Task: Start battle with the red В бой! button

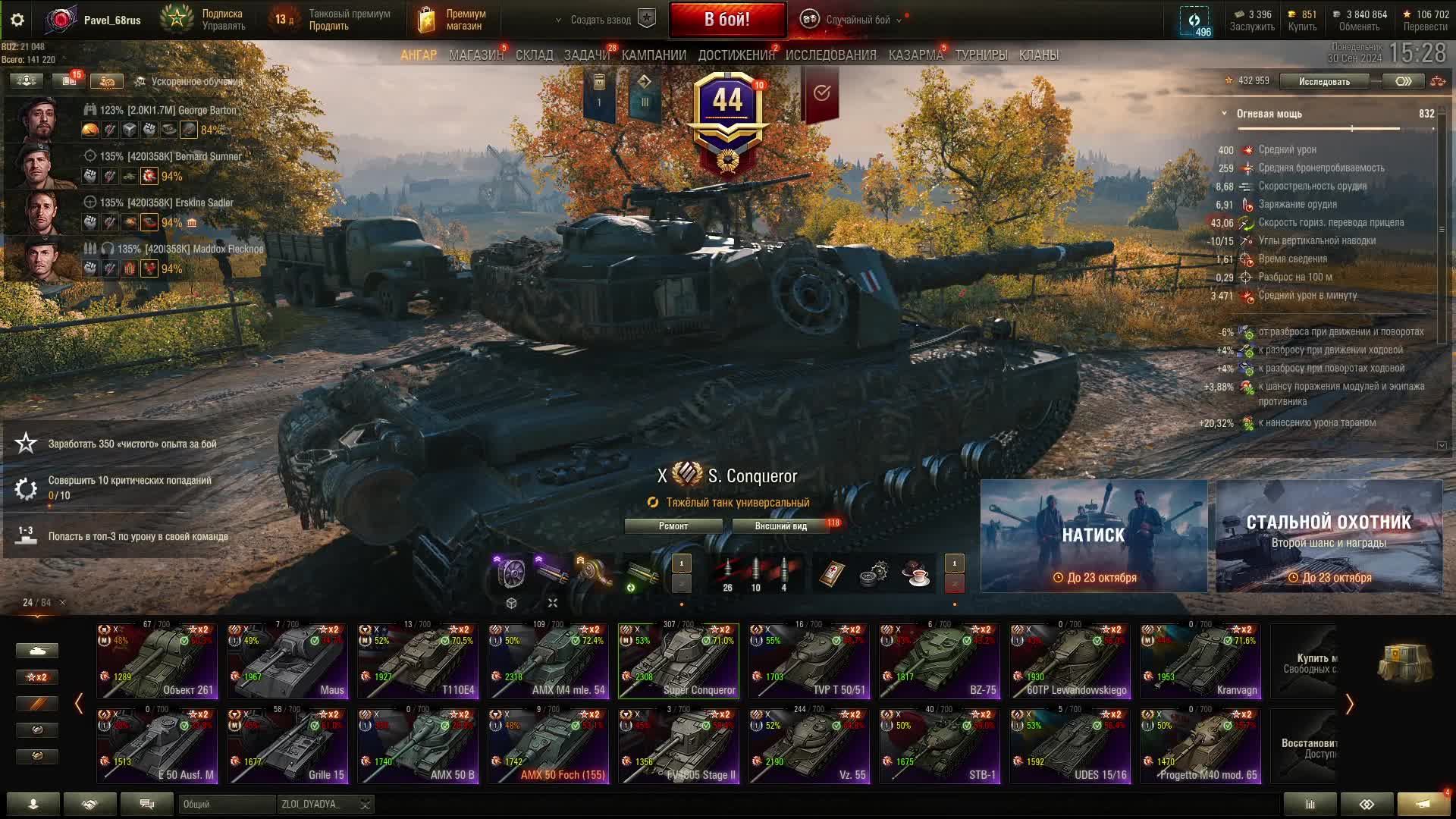Action: pyautogui.click(x=726, y=20)
